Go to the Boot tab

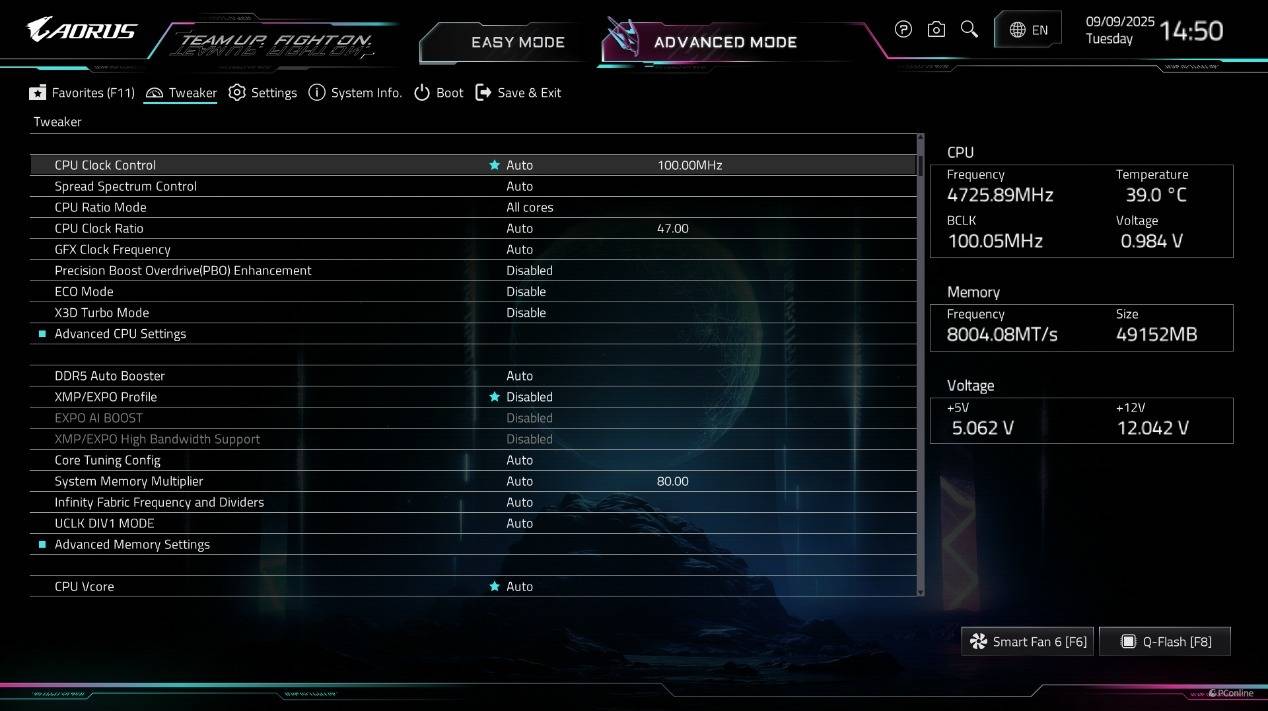pos(439,93)
